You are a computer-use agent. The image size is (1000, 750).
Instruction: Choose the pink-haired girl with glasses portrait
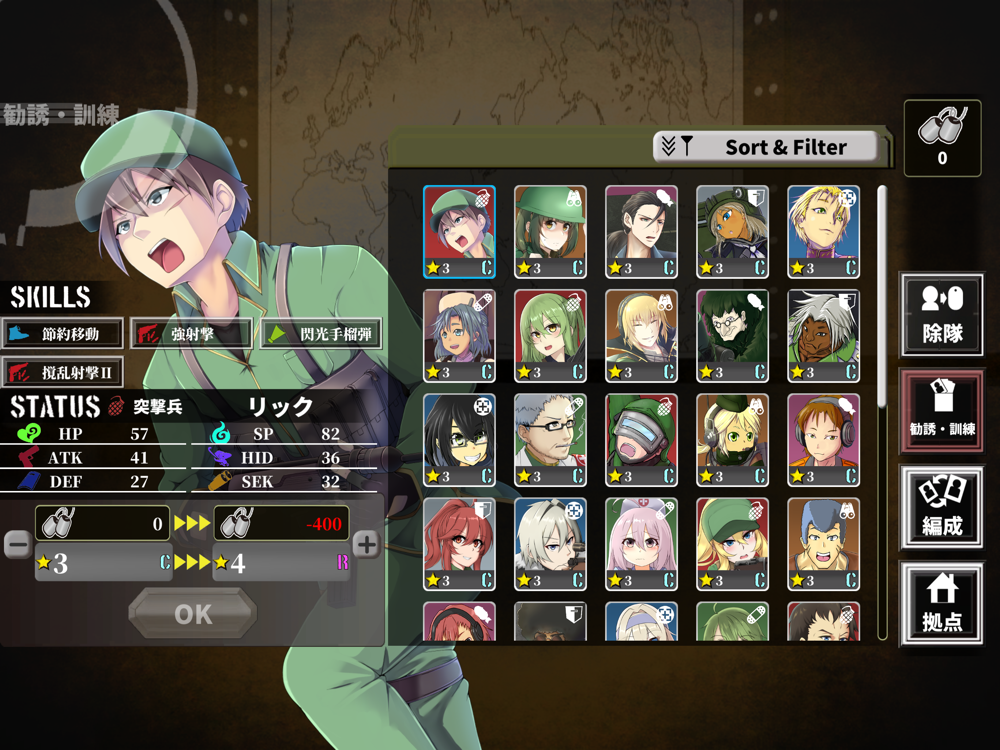641,544
